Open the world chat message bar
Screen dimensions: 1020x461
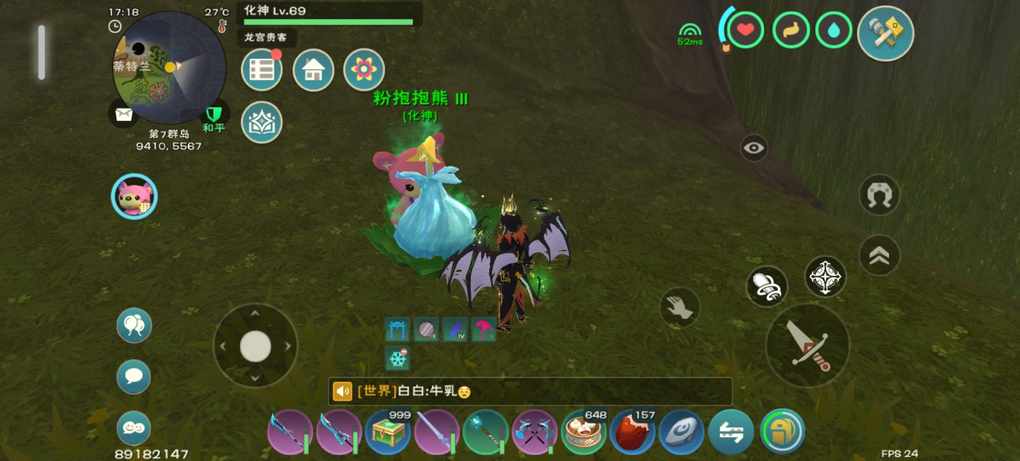tap(530, 391)
